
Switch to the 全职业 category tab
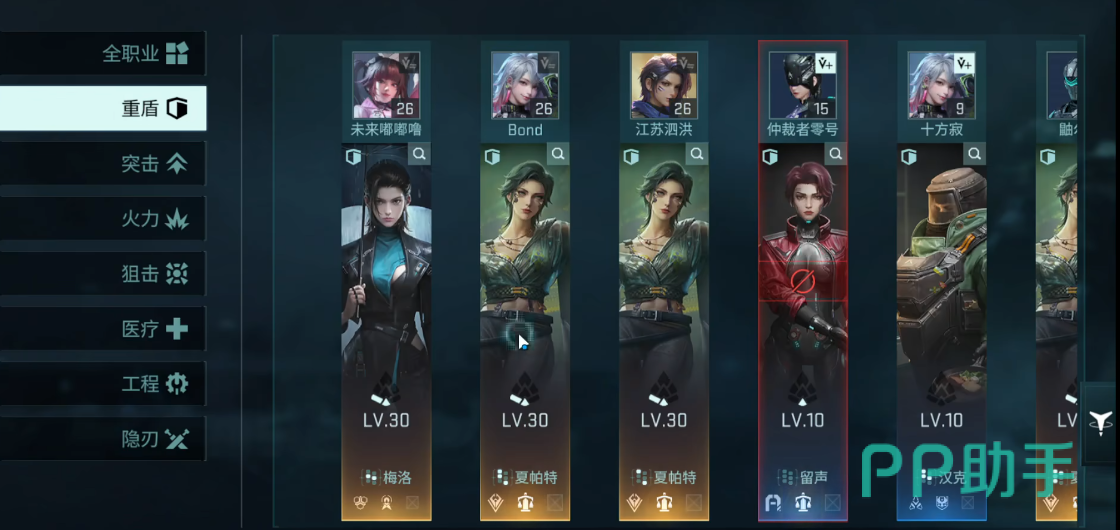tap(143, 53)
